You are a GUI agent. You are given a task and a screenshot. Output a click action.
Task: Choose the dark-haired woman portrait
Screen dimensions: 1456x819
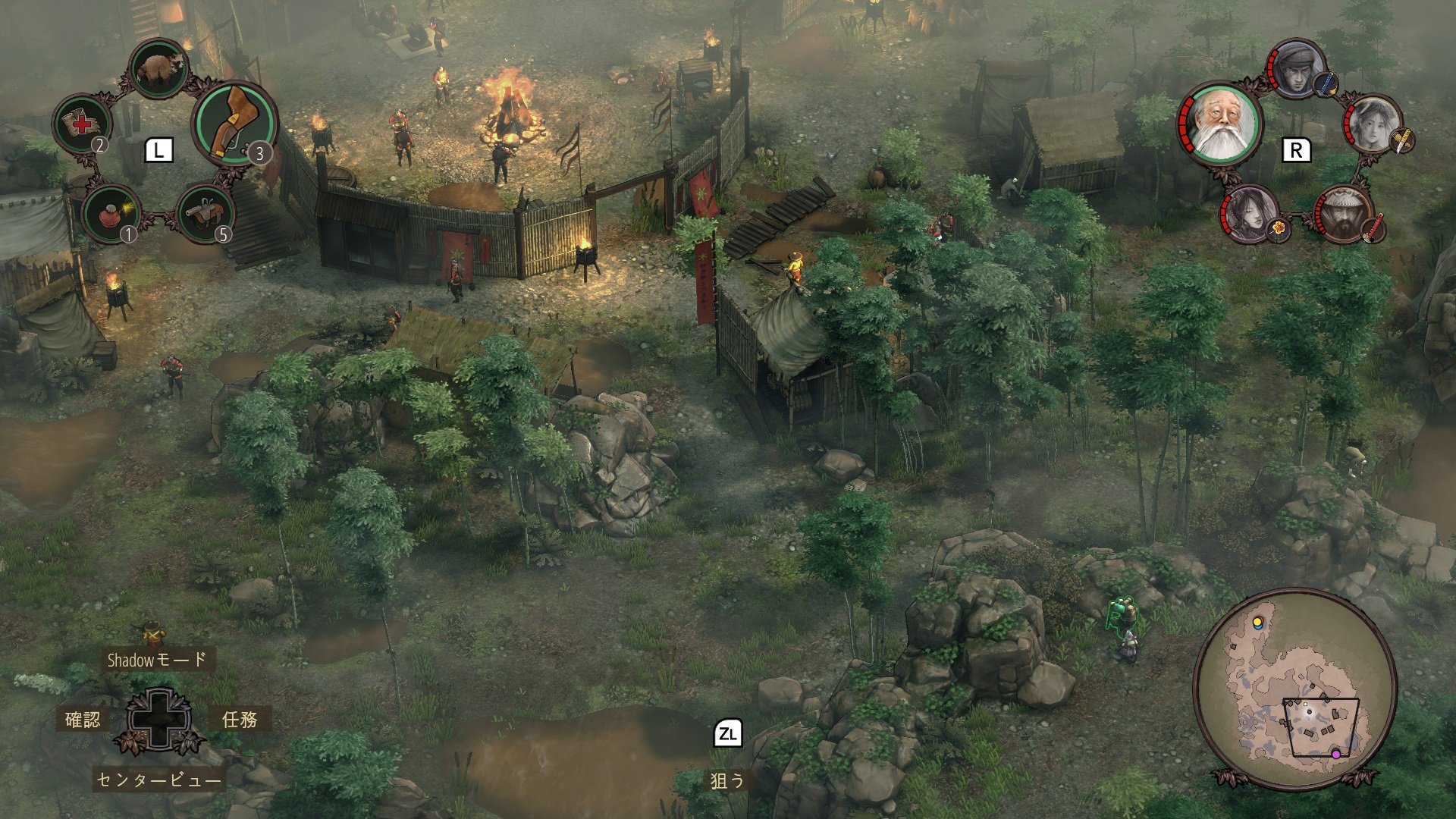[1248, 213]
